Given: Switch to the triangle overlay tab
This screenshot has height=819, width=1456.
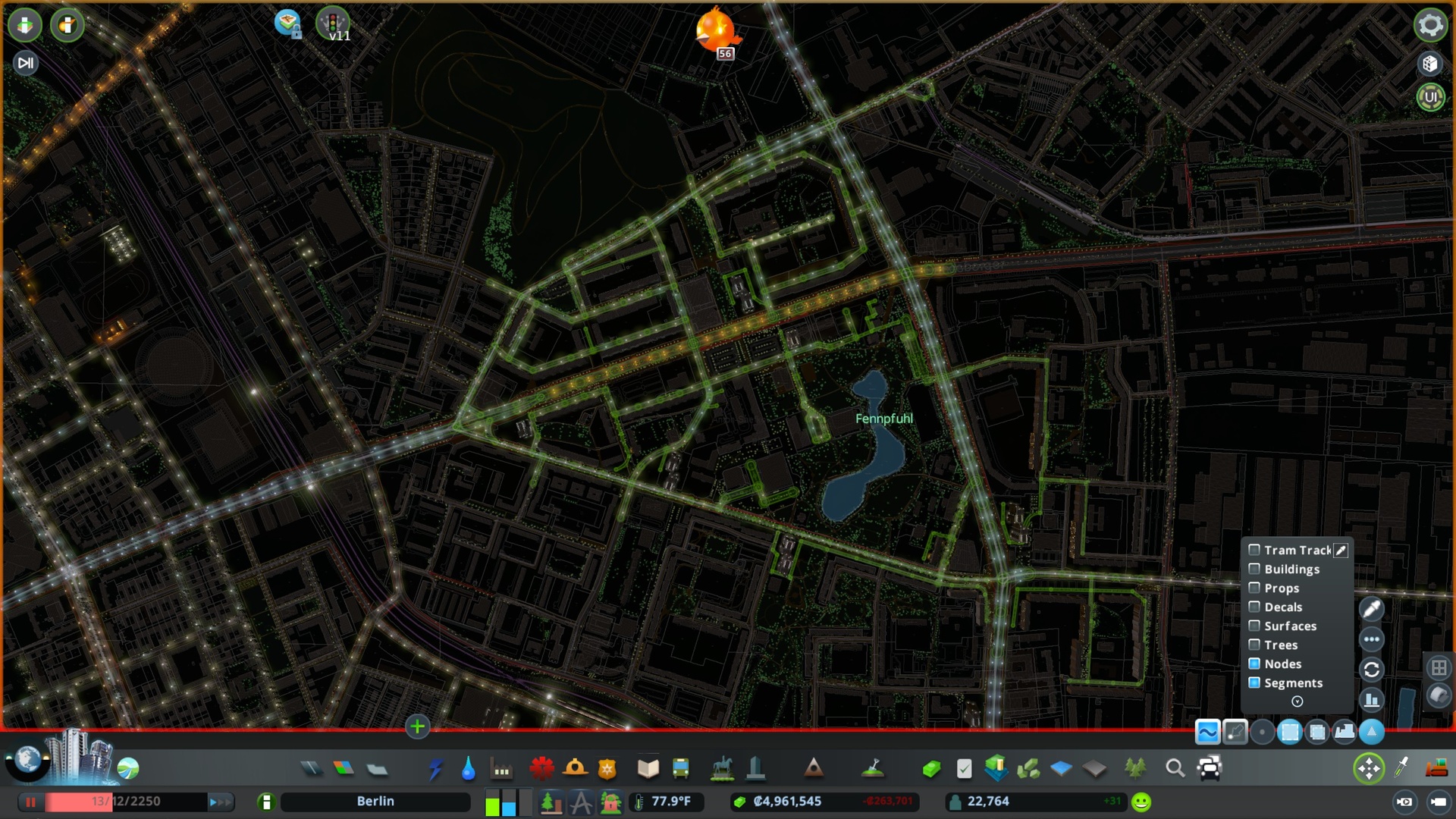Looking at the screenshot, I should 1371,732.
